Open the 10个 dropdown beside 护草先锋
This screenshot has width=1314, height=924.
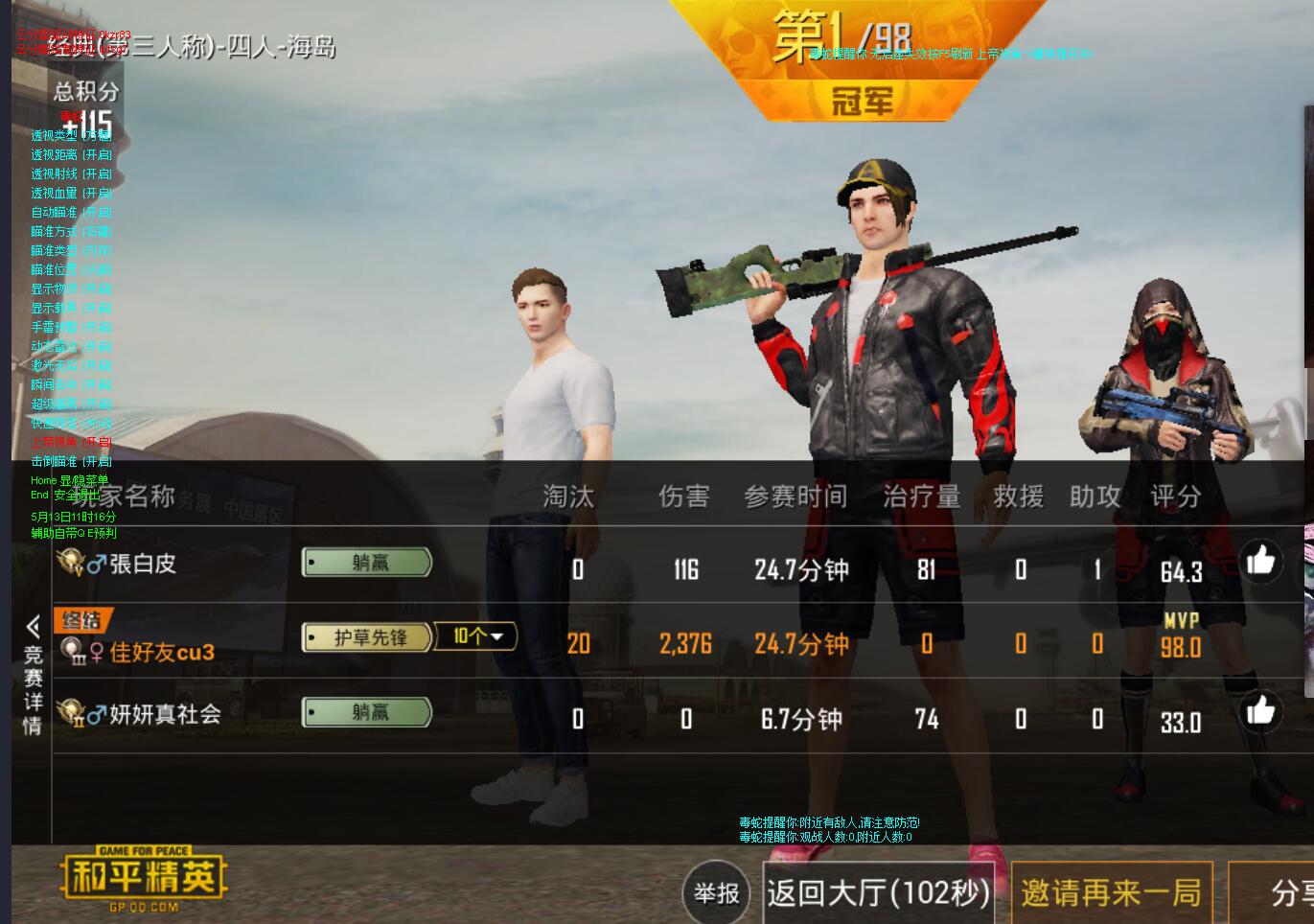[x=474, y=636]
